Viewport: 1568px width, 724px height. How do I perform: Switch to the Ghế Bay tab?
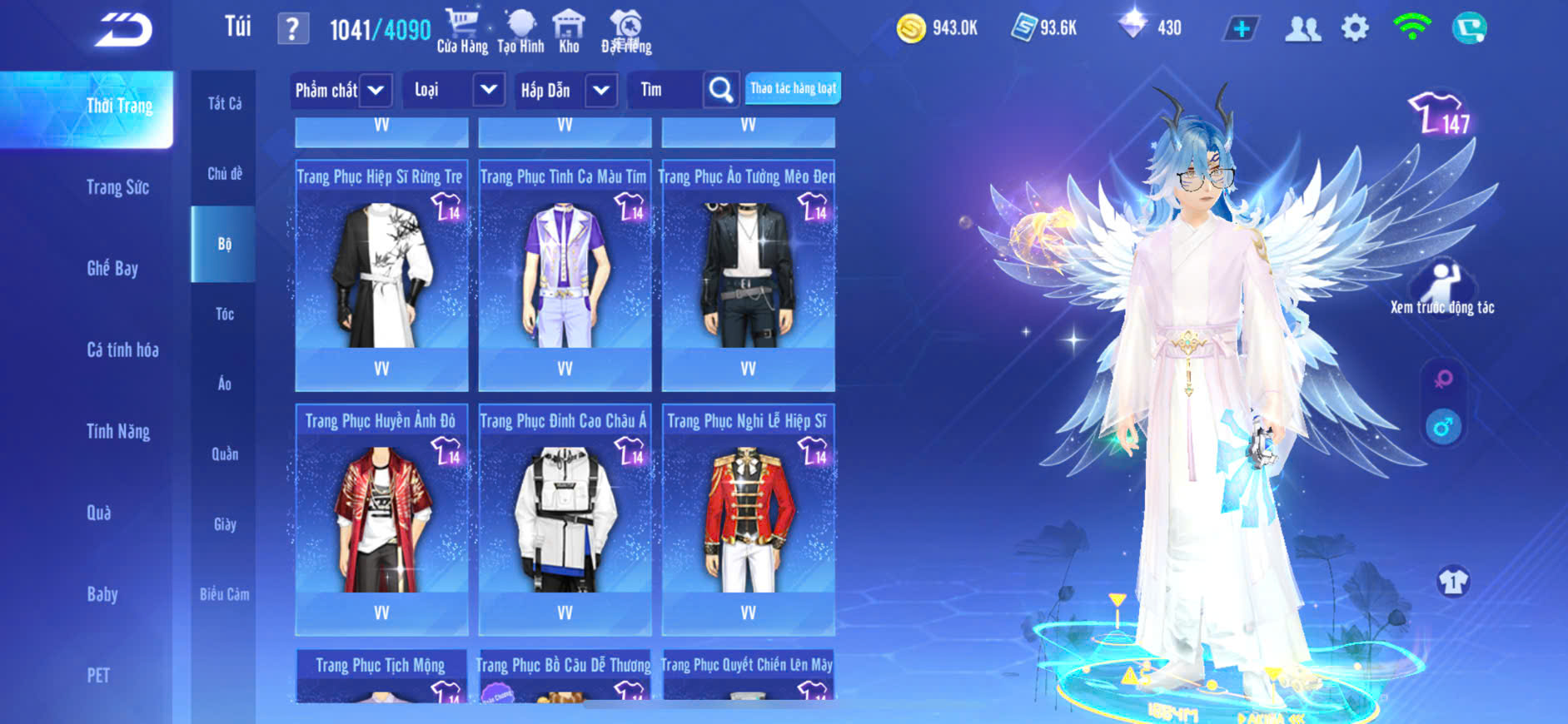tap(112, 268)
